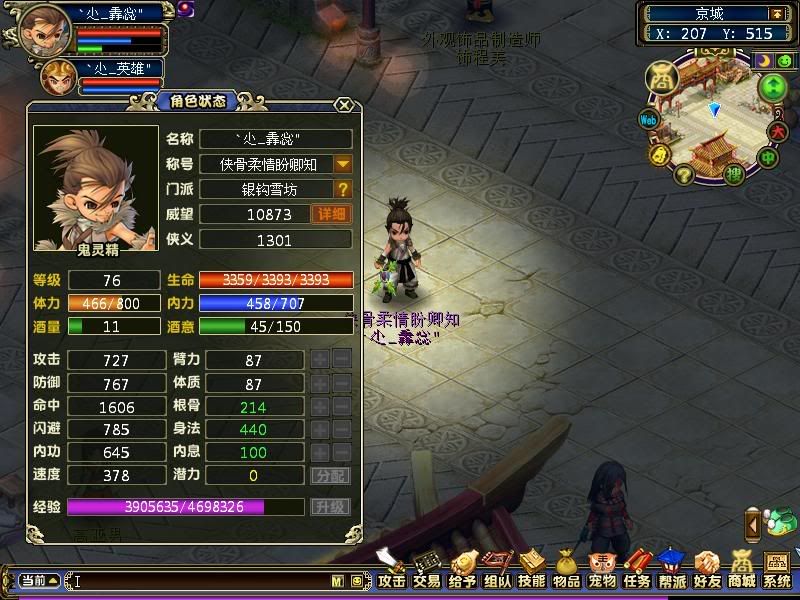Click the 当前 chat channel selector
Viewport: 800px width, 600px height.
40,580
